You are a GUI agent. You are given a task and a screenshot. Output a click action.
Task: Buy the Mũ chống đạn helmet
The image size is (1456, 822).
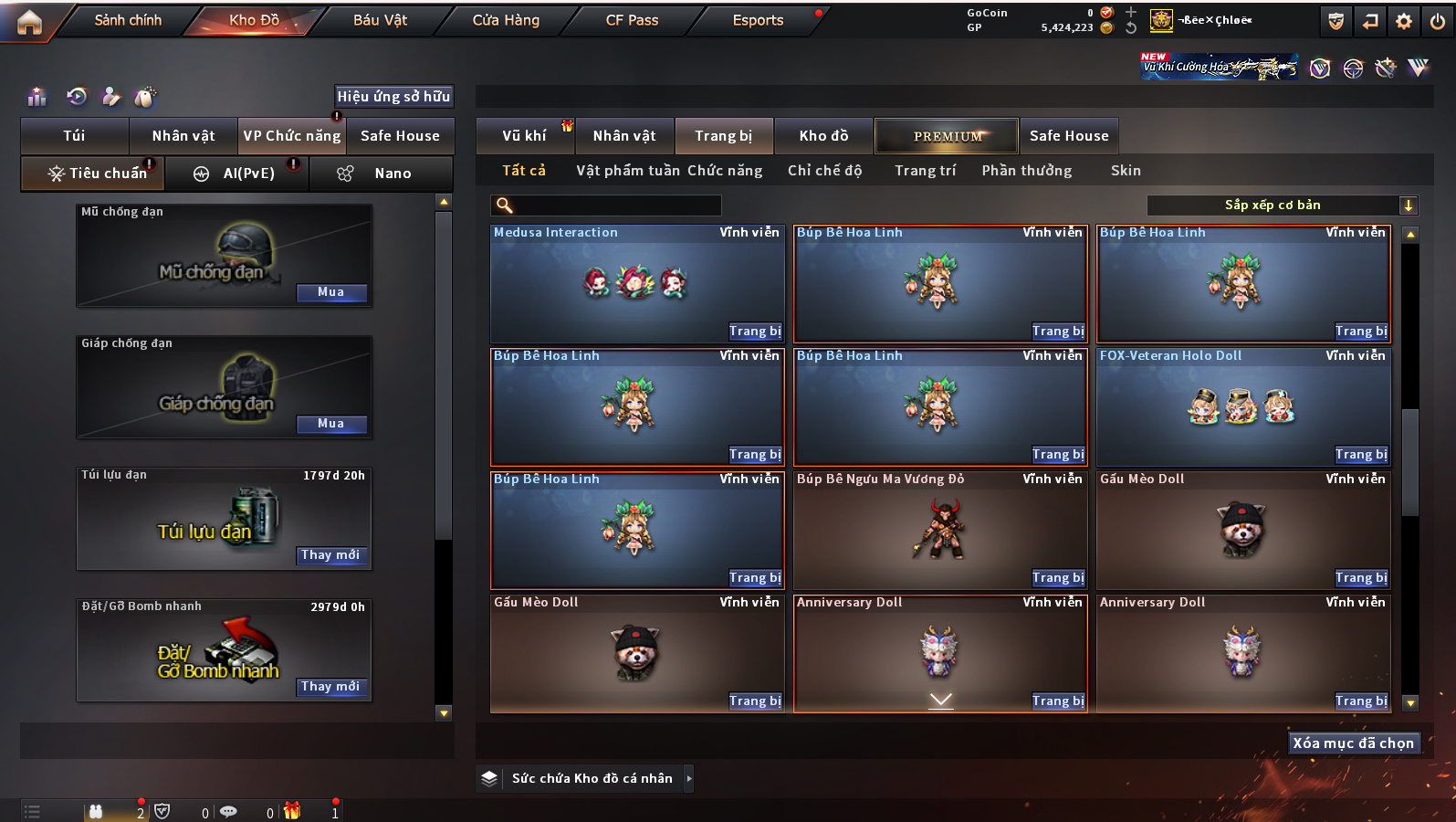(x=331, y=292)
